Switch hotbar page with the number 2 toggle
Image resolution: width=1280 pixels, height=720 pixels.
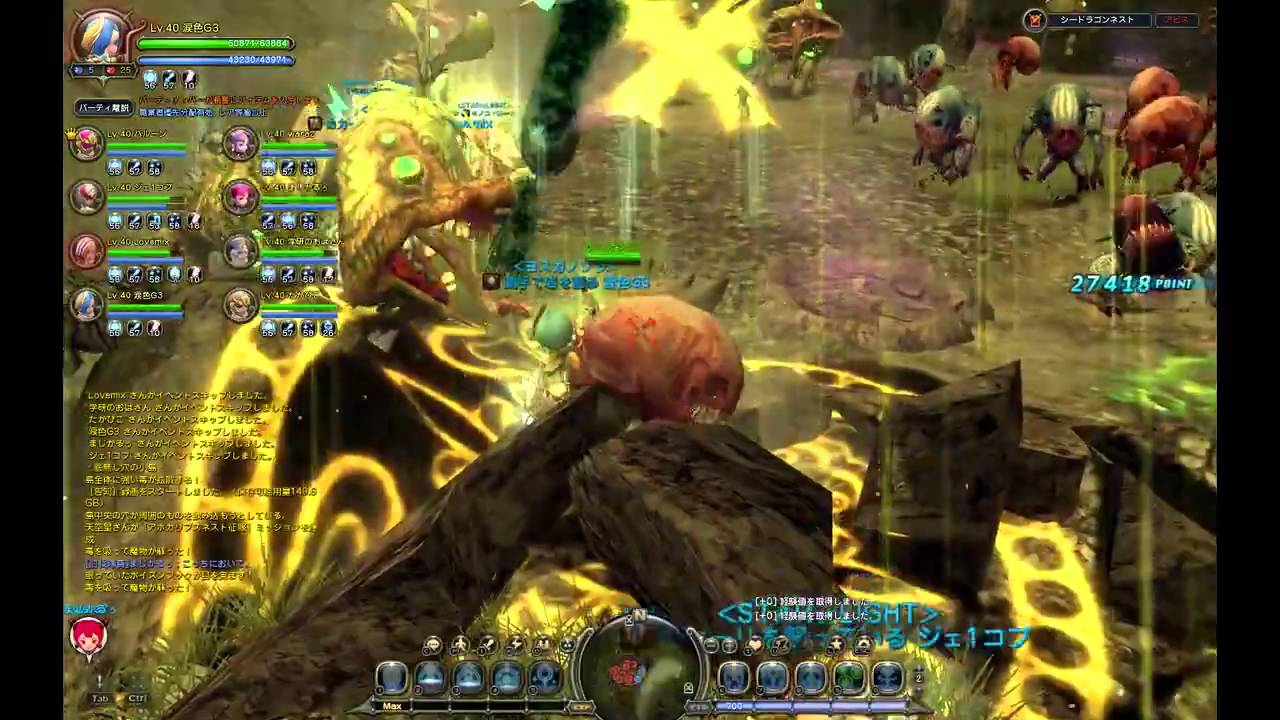[918, 678]
